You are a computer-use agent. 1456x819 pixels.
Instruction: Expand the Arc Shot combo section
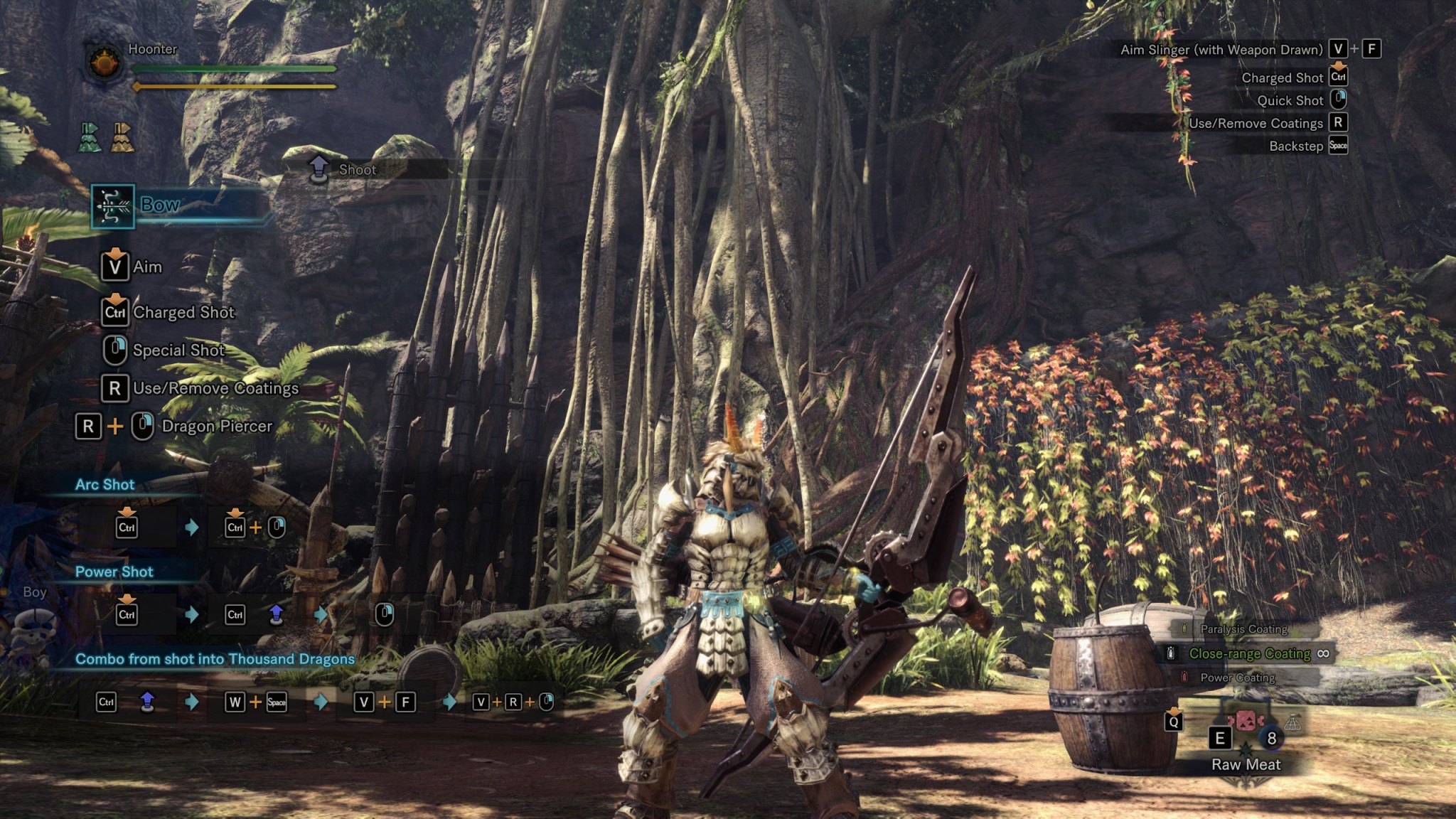[105, 484]
